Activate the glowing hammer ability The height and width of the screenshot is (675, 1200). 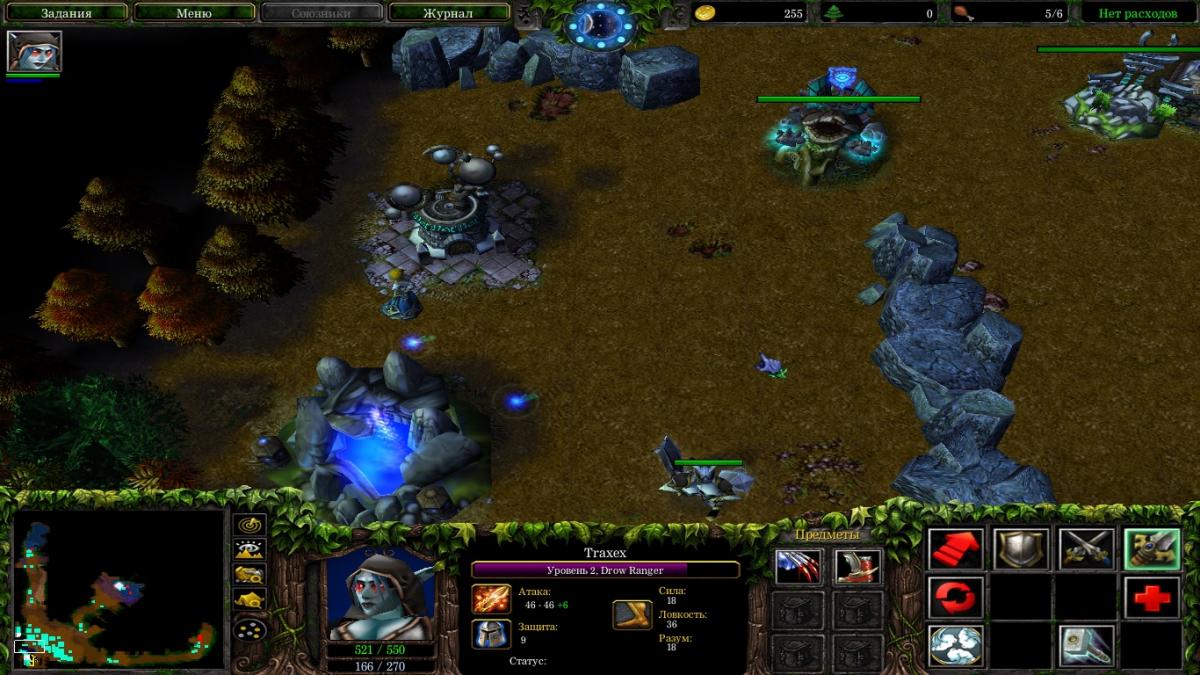1086,646
